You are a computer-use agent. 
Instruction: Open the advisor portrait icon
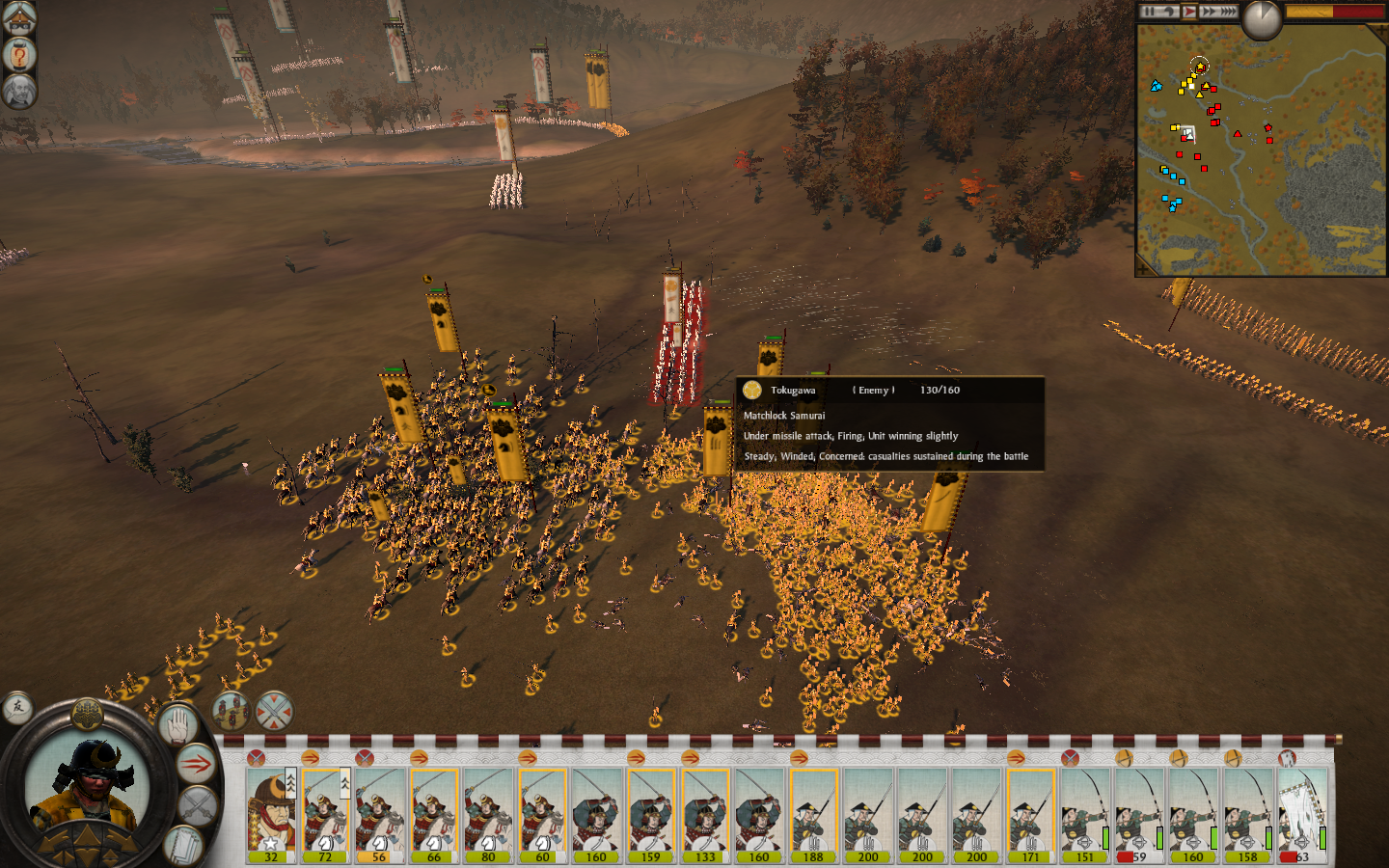18,92
